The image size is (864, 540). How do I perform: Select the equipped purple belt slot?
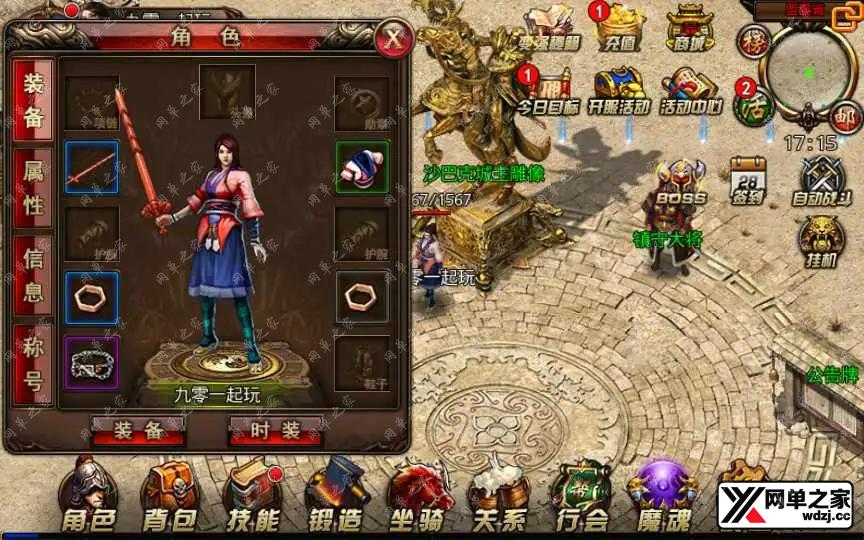tap(92, 362)
